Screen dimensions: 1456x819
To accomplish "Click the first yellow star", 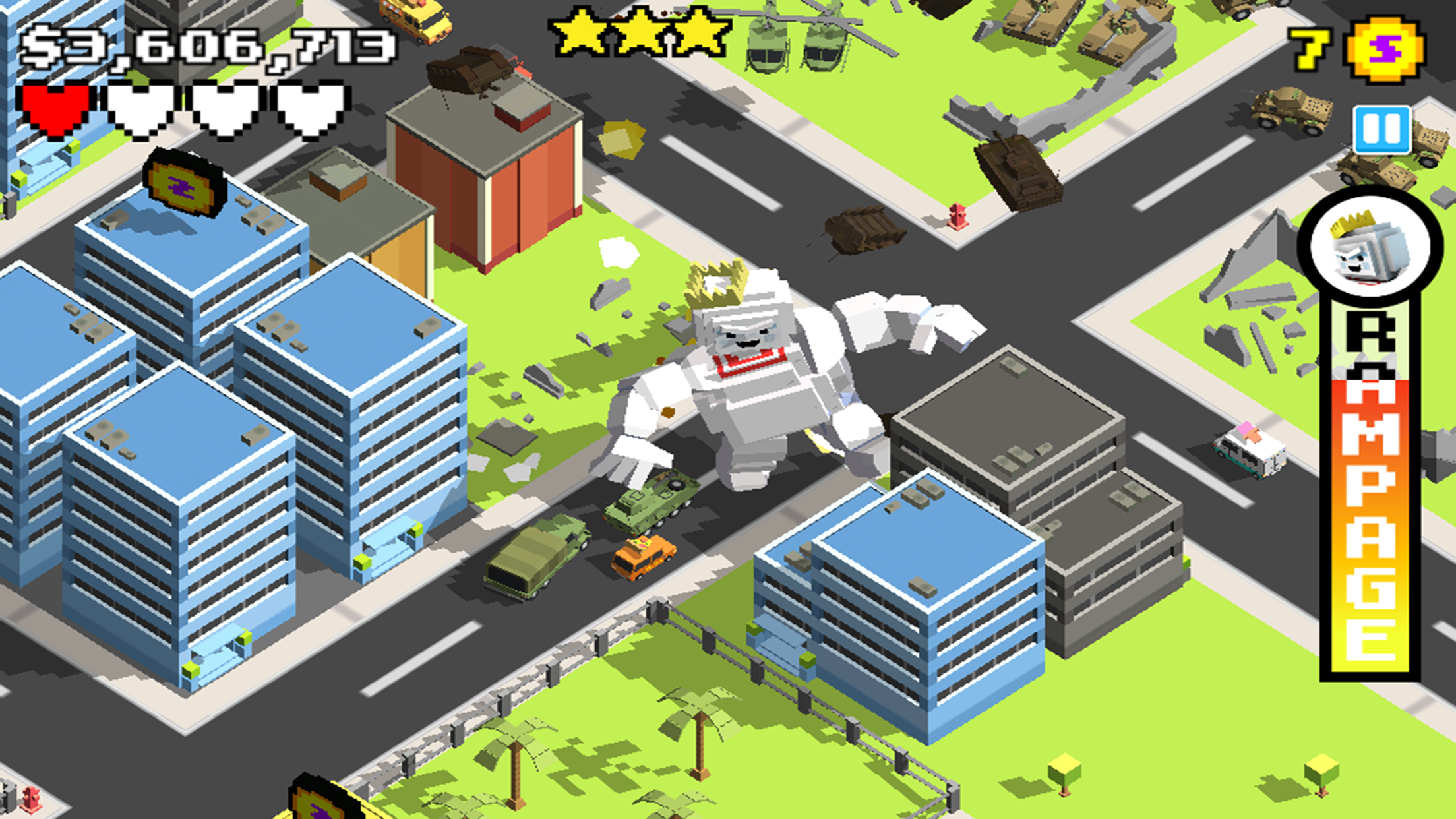I will (x=578, y=32).
